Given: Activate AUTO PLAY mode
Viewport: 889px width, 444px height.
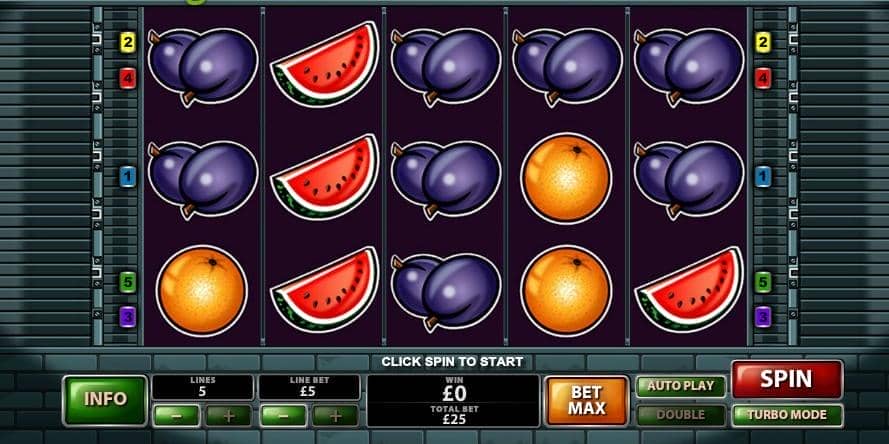Looking at the screenshot, I should pos(681,386).
